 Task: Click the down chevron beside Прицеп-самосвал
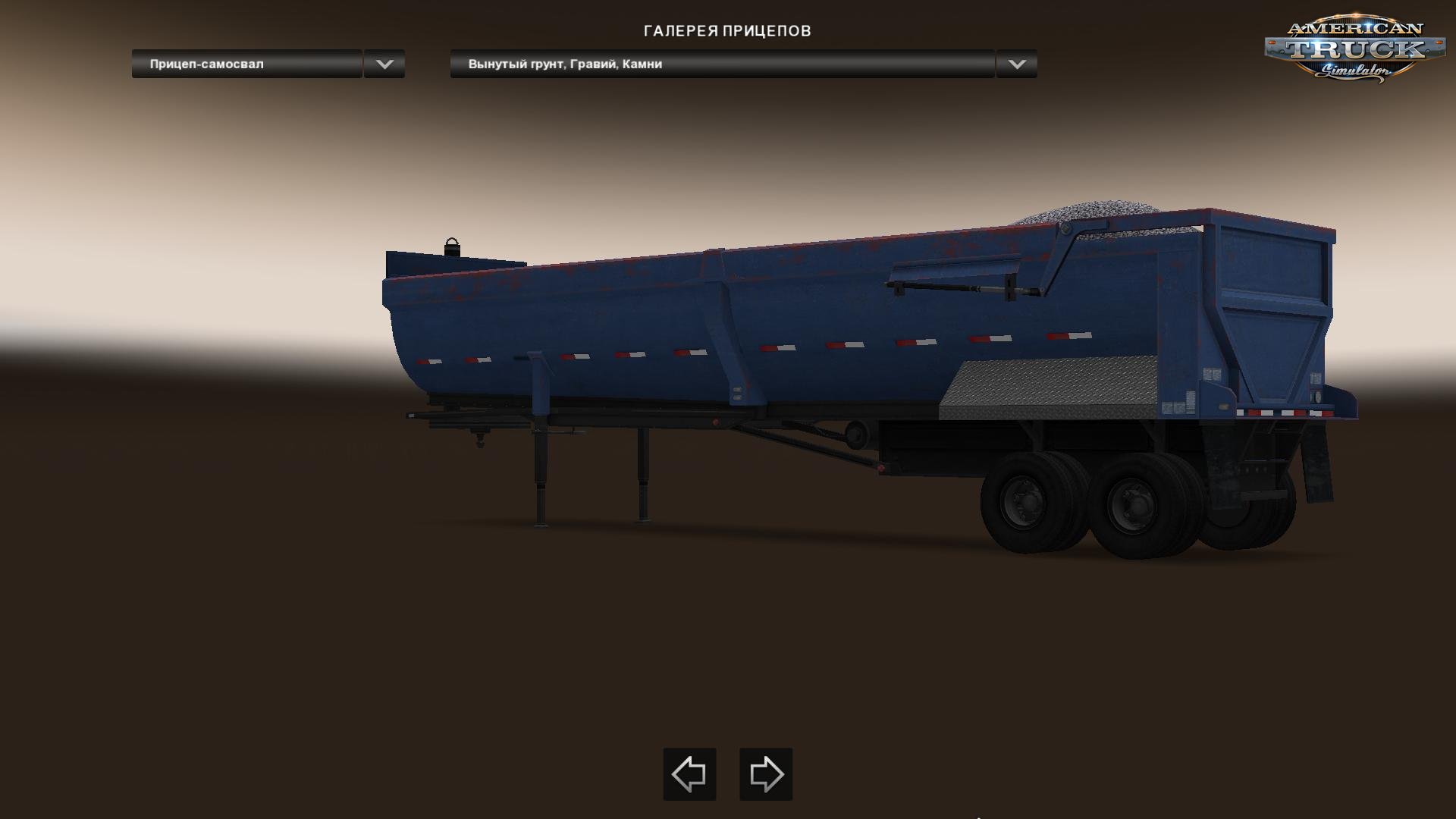click(385, 66)
